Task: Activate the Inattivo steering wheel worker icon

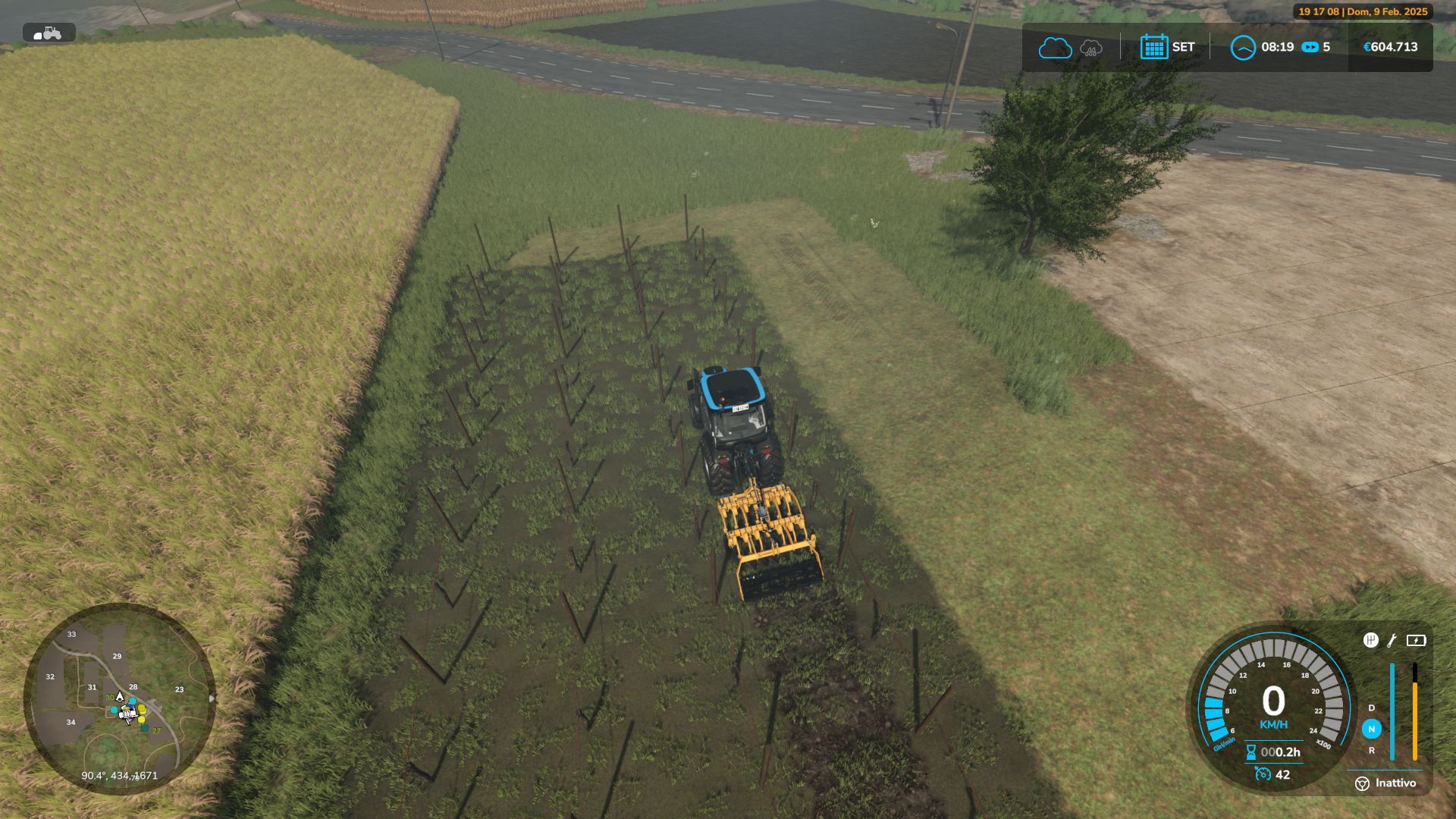Action: tap(1362, 783)
